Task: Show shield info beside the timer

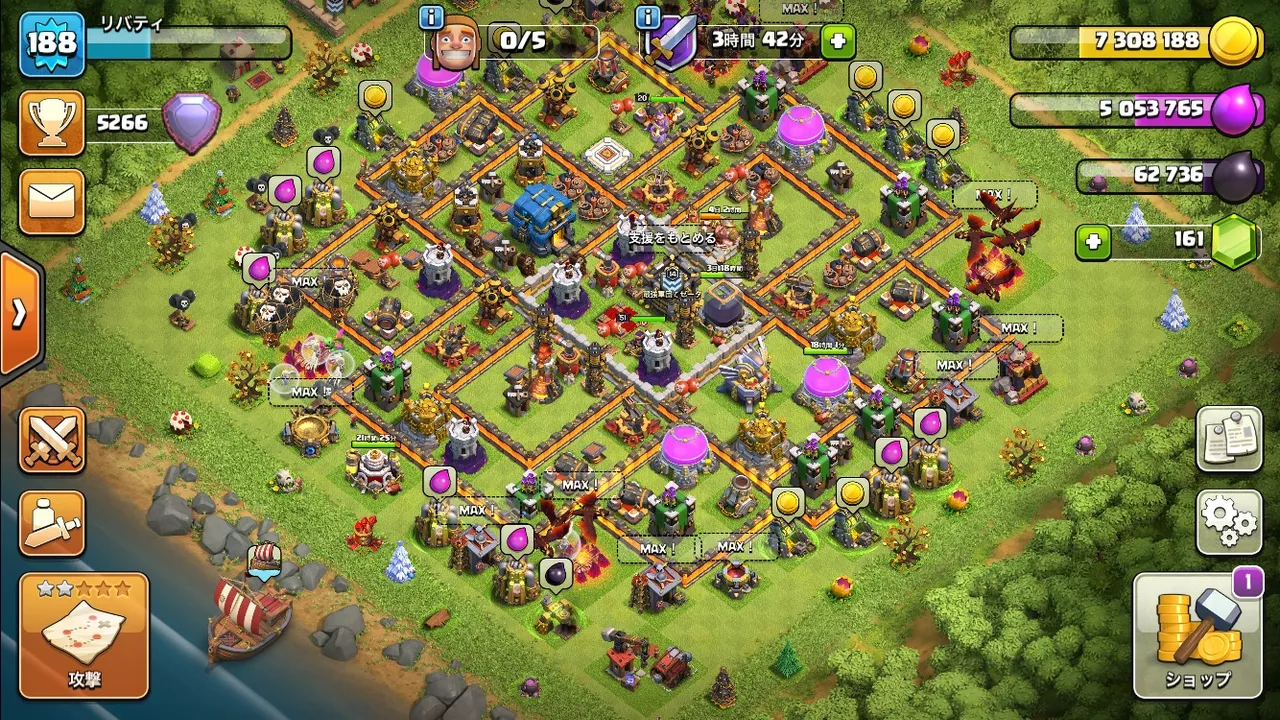Action: (648, 17)
